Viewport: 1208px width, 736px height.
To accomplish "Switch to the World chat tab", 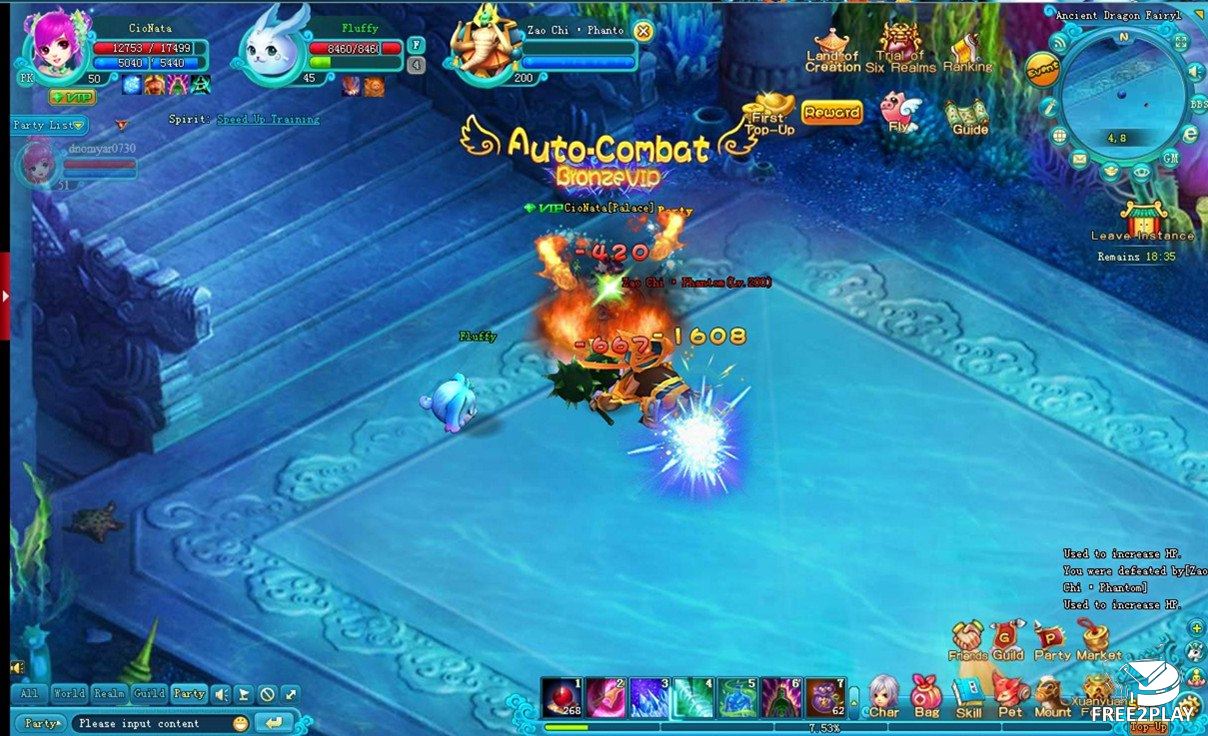I will [x=69, y=693].
